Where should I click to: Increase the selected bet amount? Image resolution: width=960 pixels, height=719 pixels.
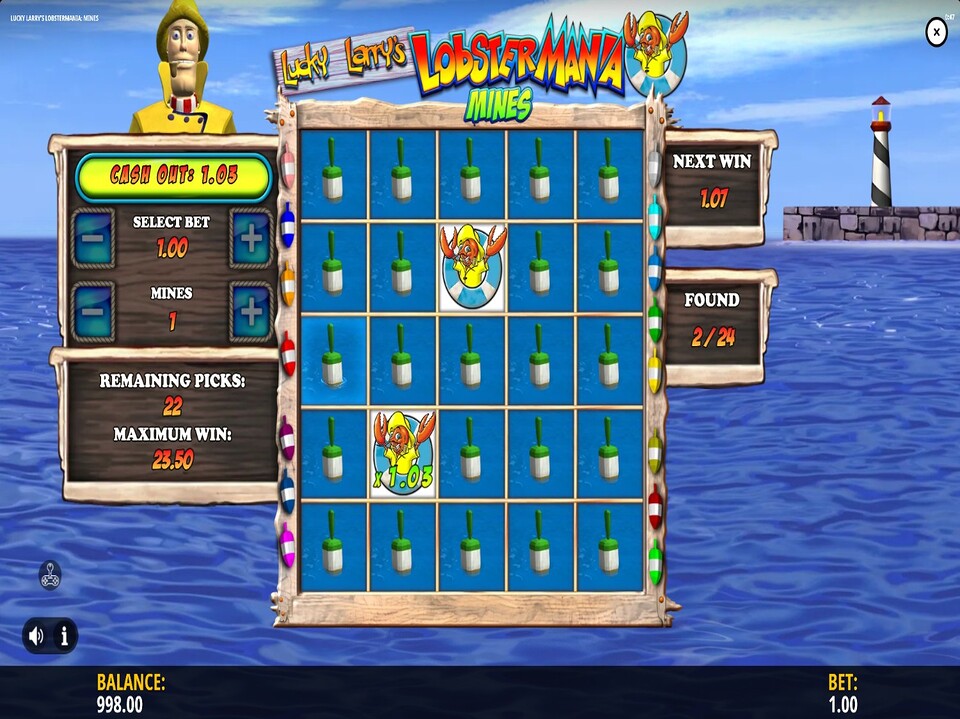tap(251, 238)
